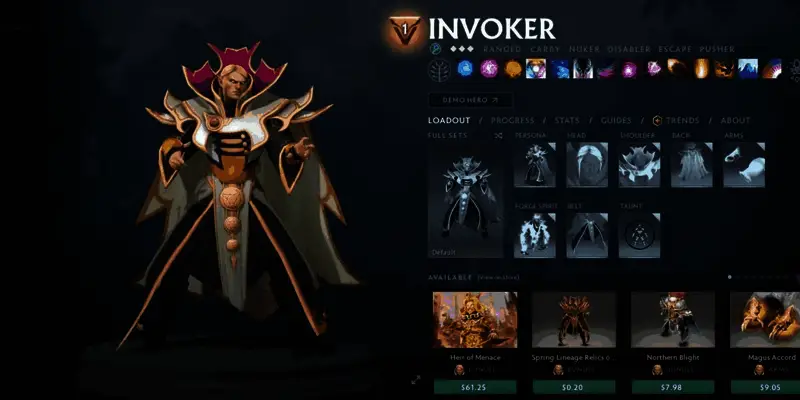Select the Persona equipment slot
This screenshot has width=800, height=400.
click(x=535, y=165)
